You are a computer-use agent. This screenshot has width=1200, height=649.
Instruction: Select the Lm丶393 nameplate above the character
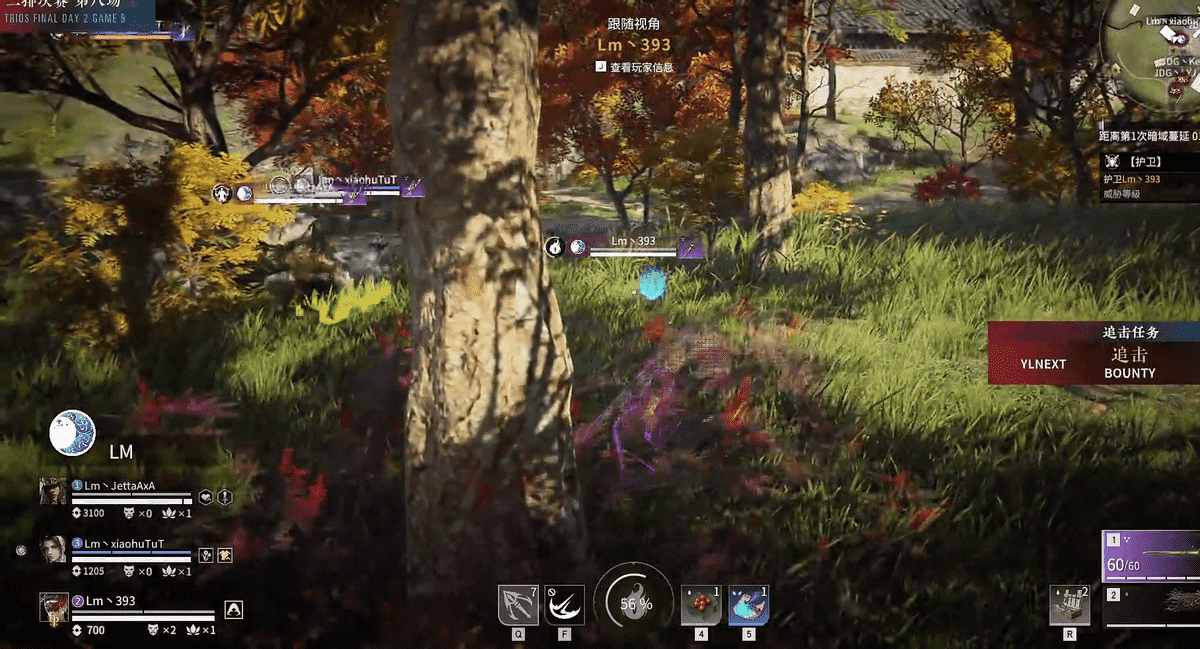(x=633, y=242)
